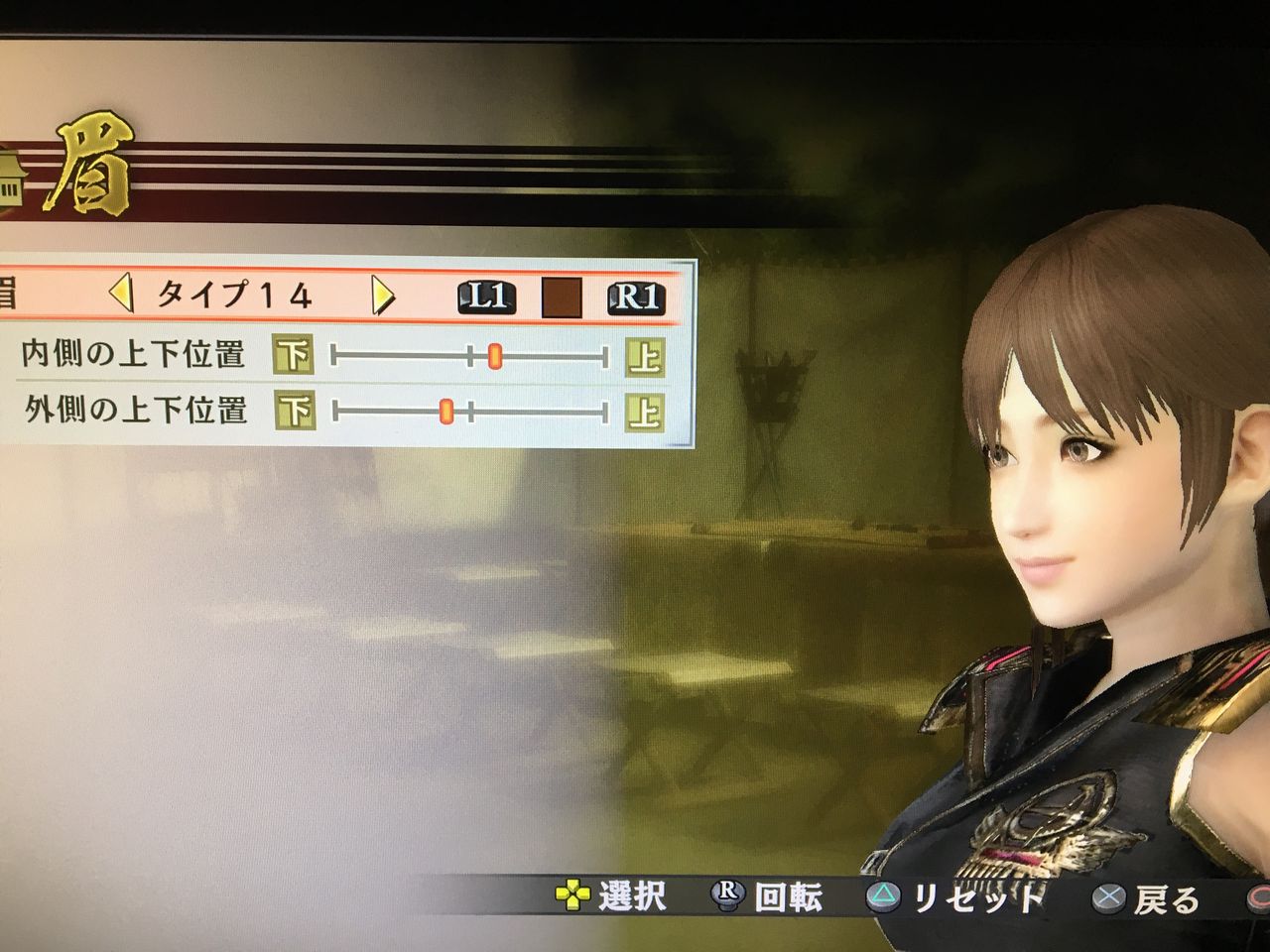Toggle 上 on the 内側の上下位置 row
The height and width of the screenshot is (952, 1270).
[x=646, y=355]
